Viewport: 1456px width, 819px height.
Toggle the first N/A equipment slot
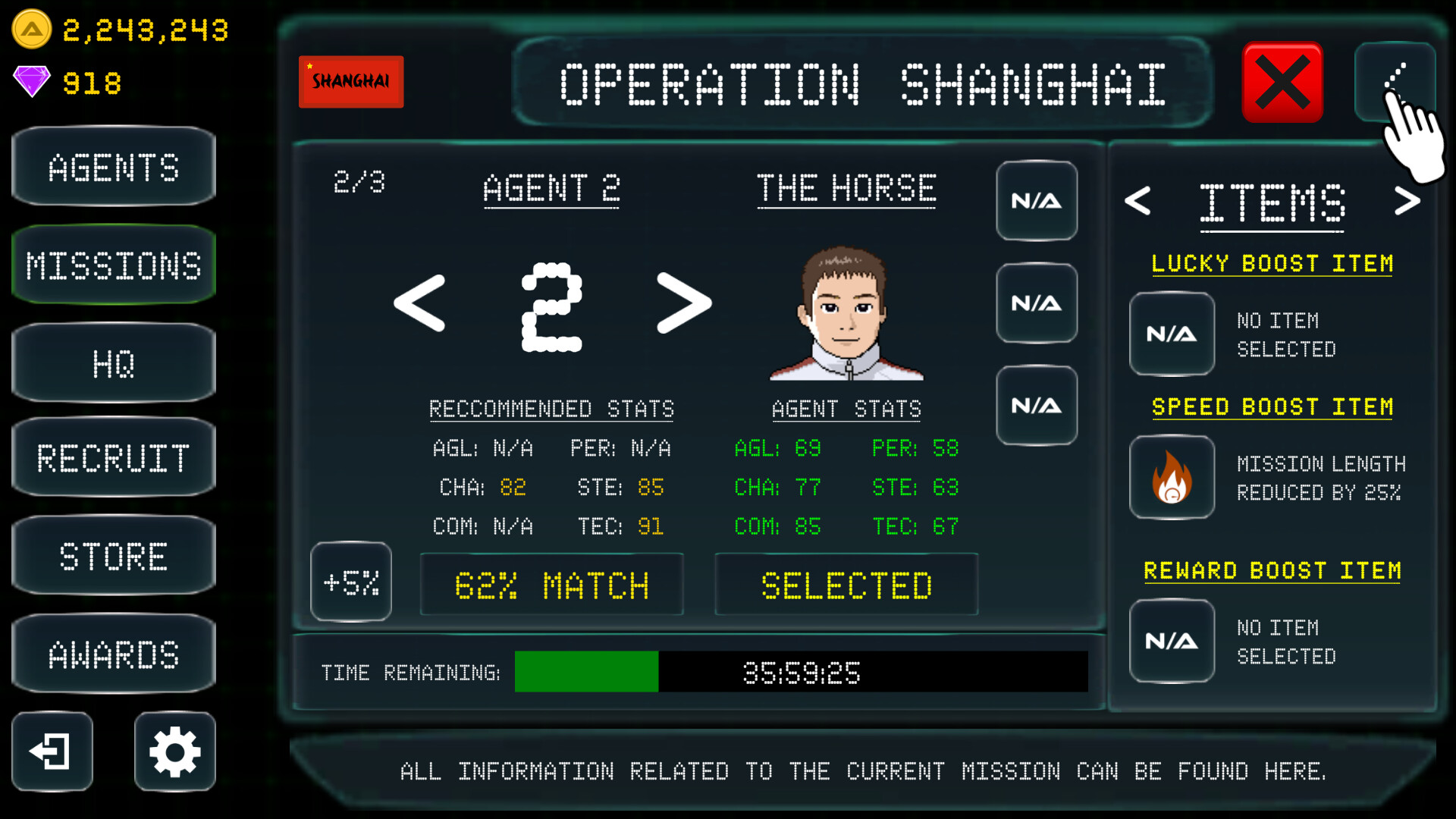[x=1037, y=201]
